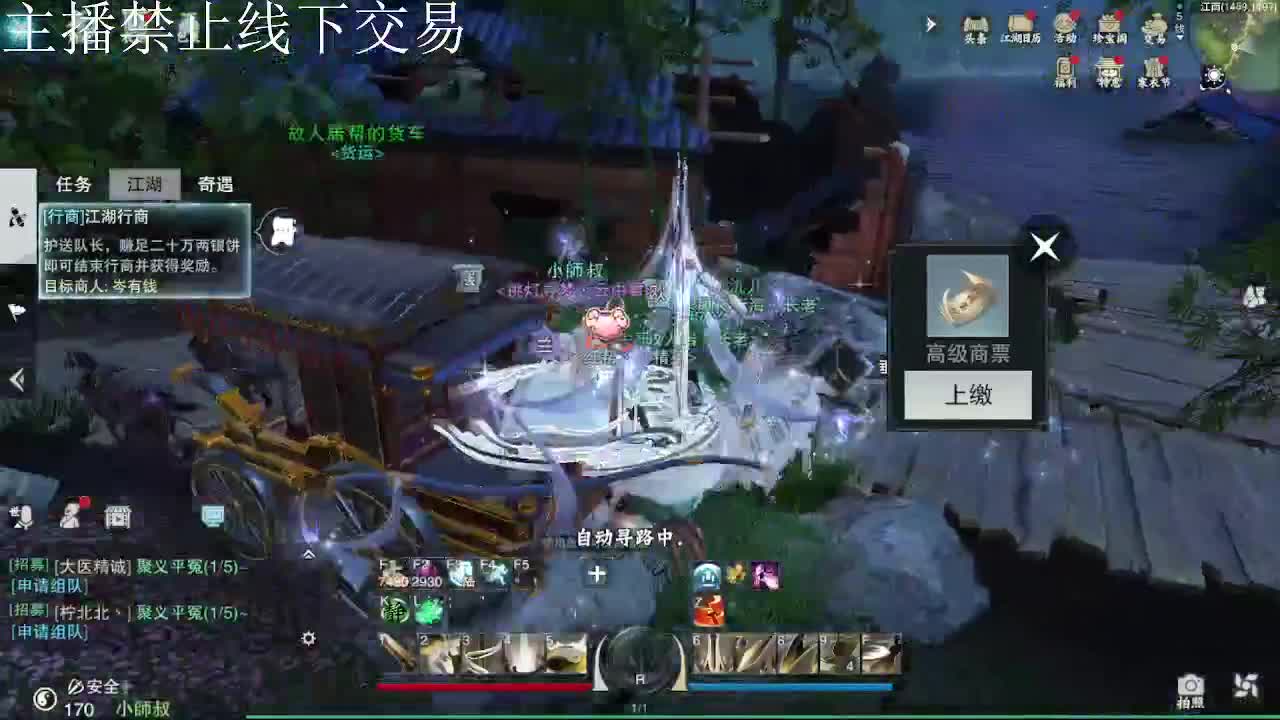The image size is (1280, 720).
Task: Collapse the chat panel with the chevron
Action: click(x=310, y=553)
